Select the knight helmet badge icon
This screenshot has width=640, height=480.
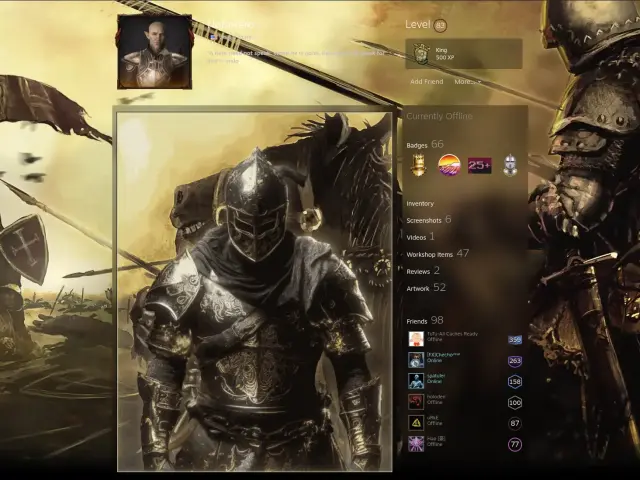click(511, 165)
